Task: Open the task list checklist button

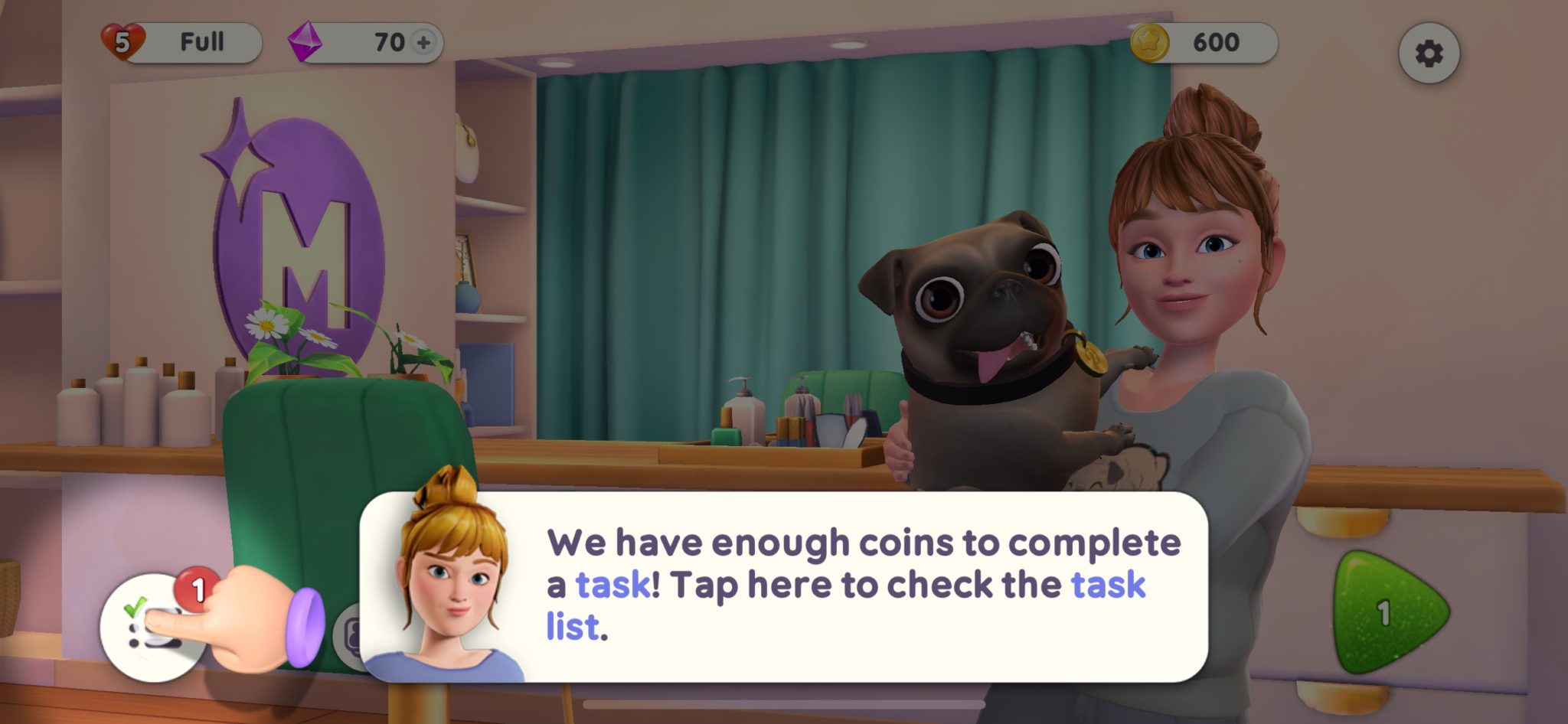Action: click(x=152, y=627)
